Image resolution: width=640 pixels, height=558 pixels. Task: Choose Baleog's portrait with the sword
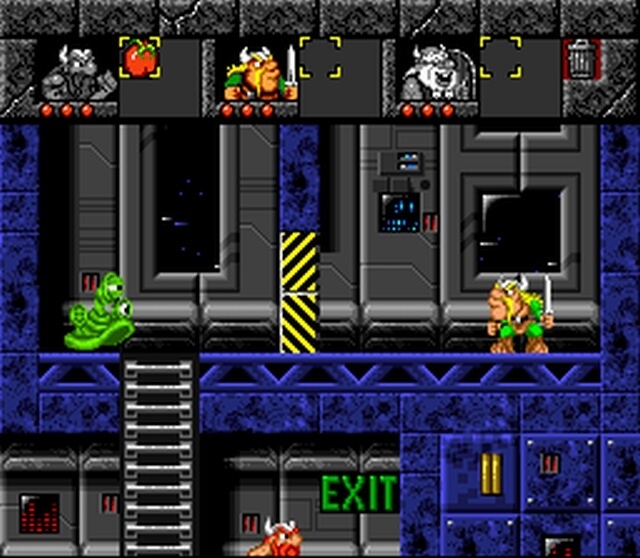tap(258, 71)
